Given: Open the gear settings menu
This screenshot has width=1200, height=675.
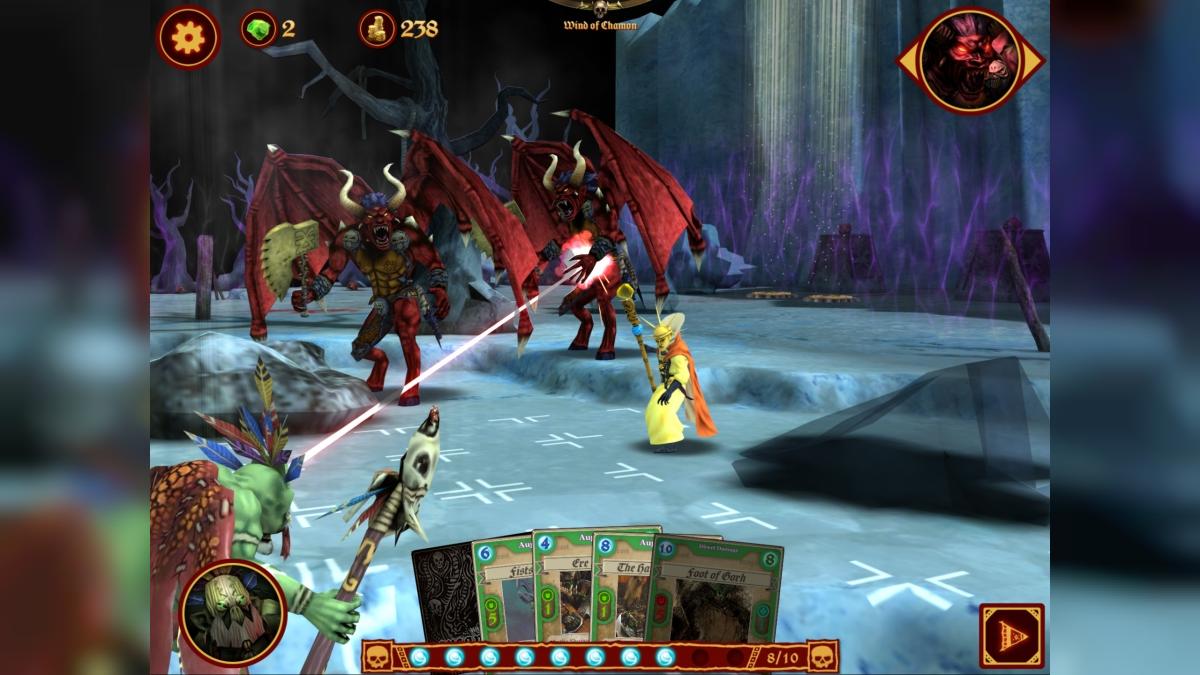Looking at the screenshot, I should (x=188, y=38).
